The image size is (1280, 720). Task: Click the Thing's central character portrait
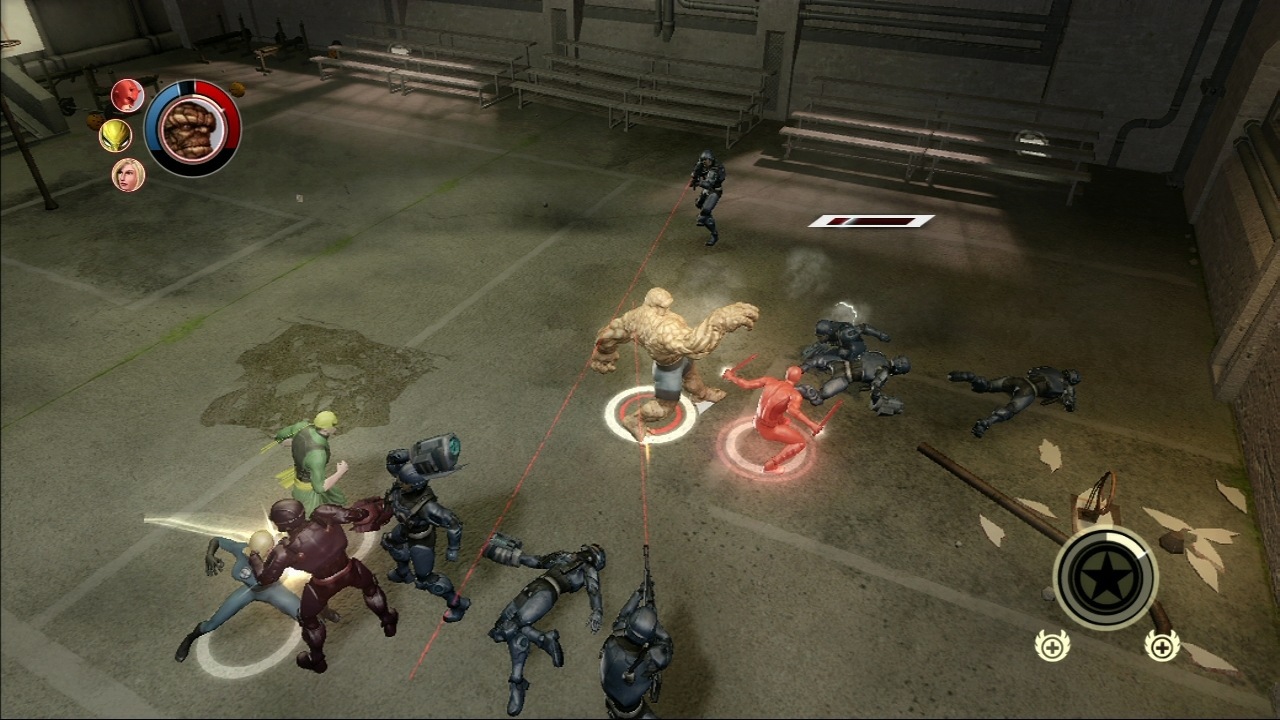[193, 128]
